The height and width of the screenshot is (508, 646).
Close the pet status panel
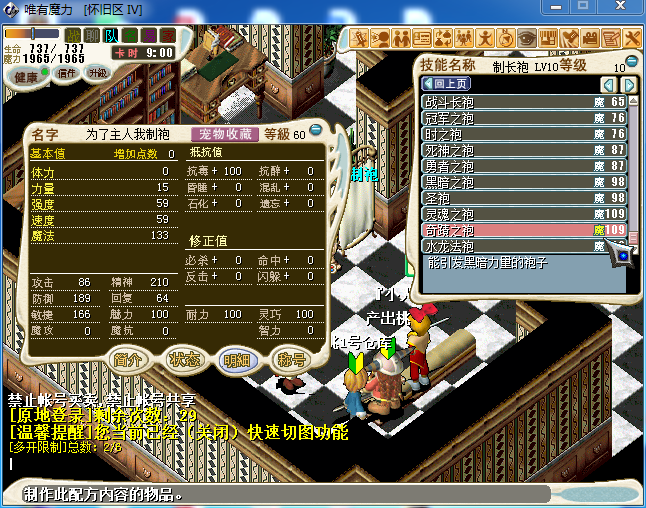point(315,131)
